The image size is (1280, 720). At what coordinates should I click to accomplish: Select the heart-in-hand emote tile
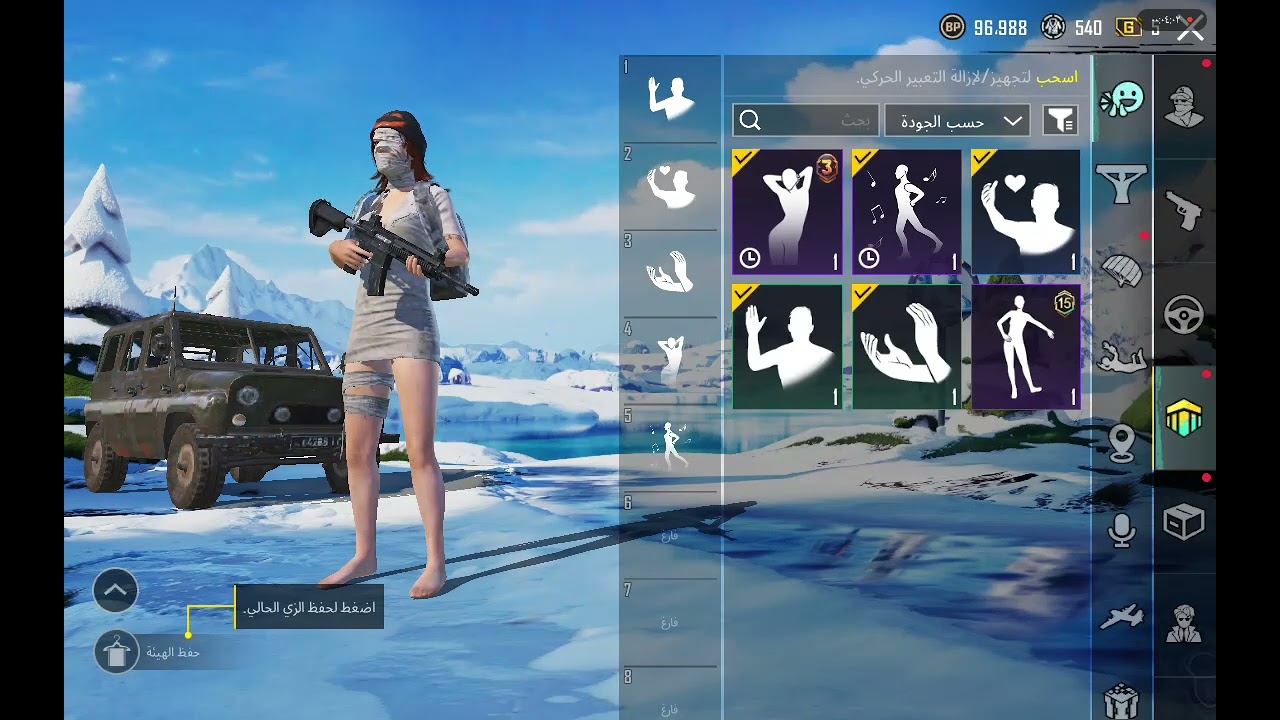[x=1026, y=212]
